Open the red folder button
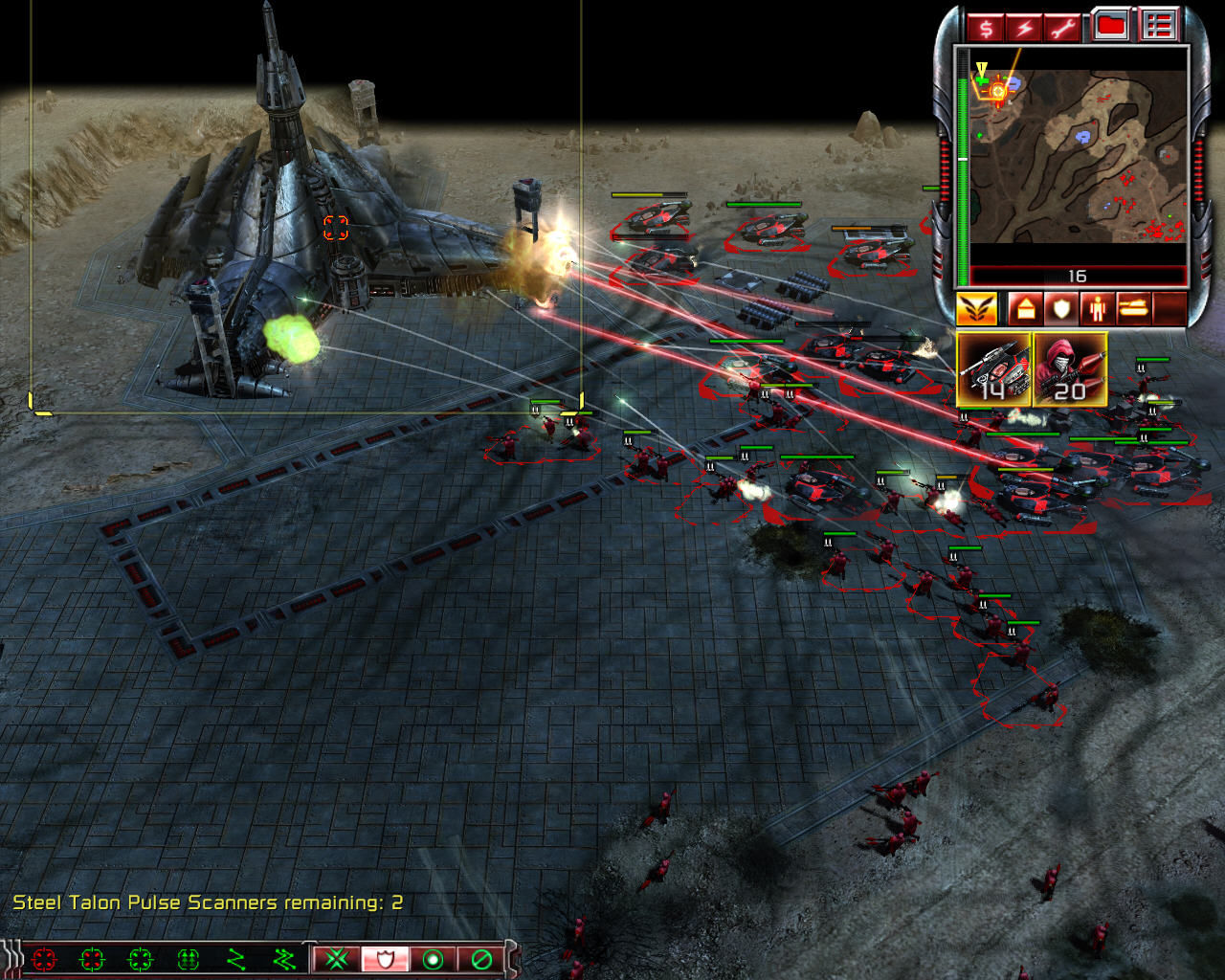Image resolution: width=1225 pixels, height=980 pixels. tap(1110, 26)
